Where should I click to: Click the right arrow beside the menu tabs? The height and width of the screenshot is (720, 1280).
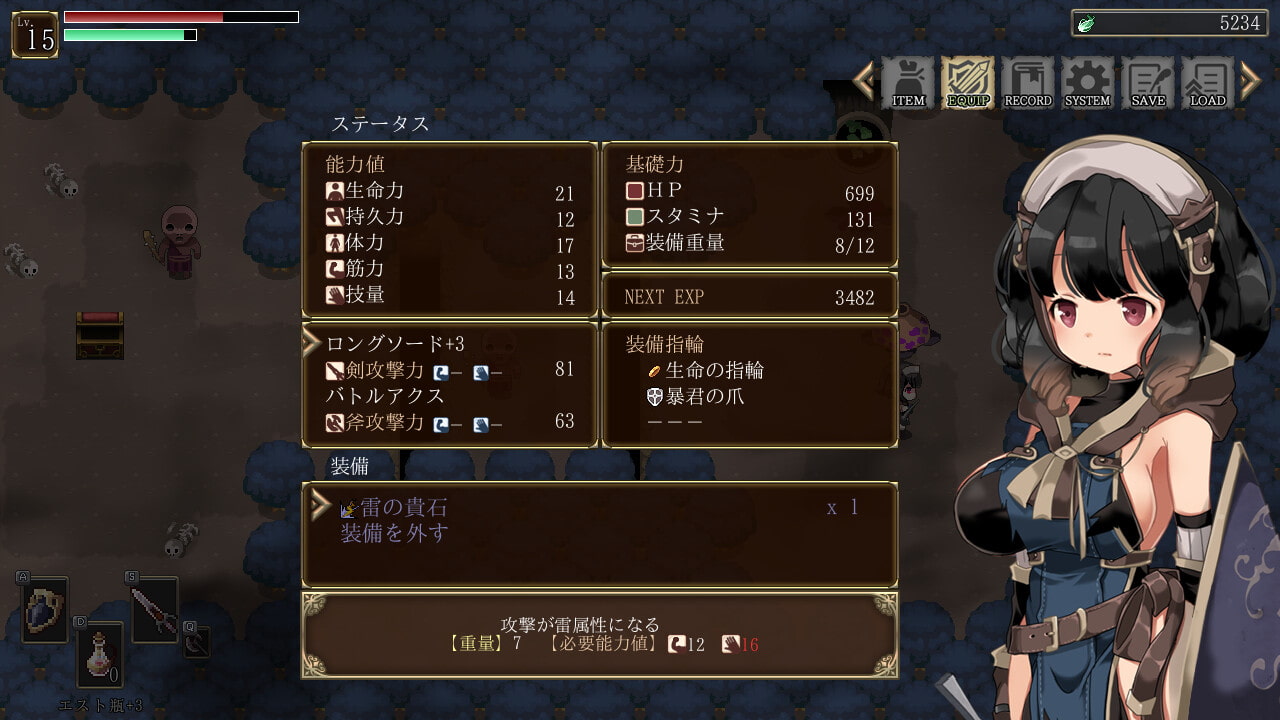1250,81
